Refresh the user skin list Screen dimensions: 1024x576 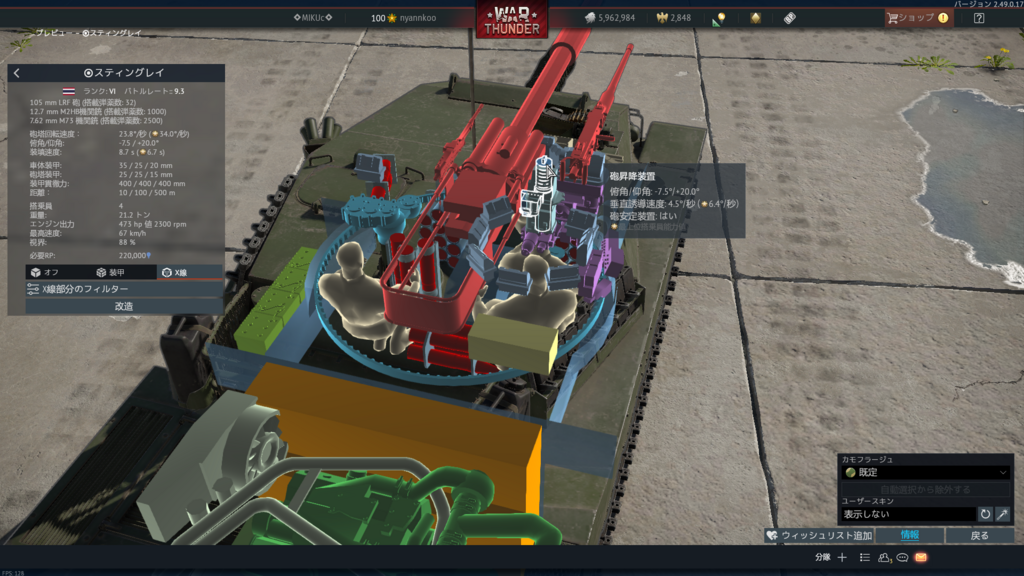[985, 514]
